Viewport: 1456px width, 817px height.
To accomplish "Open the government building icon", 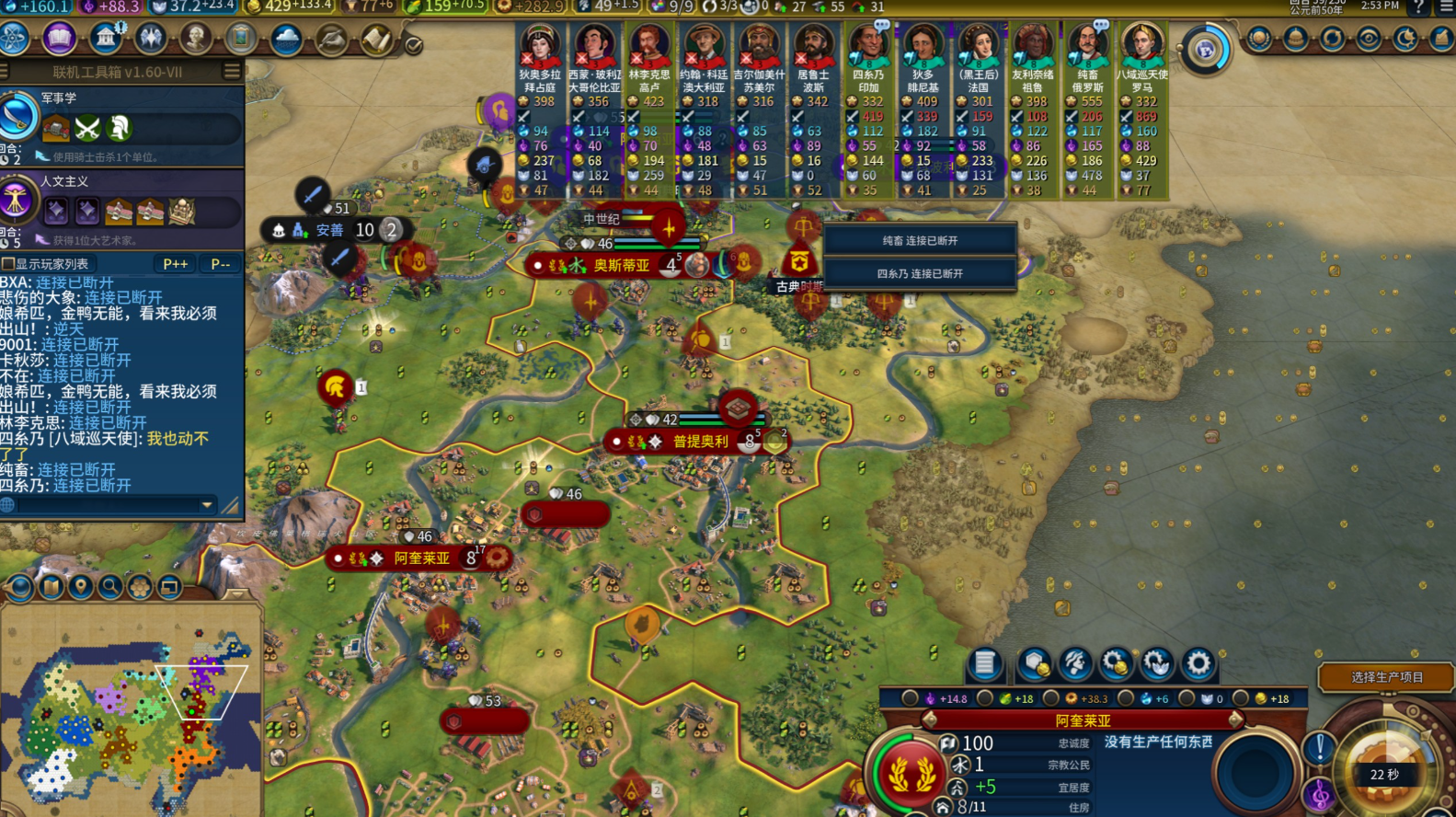I will pos(106,39).
